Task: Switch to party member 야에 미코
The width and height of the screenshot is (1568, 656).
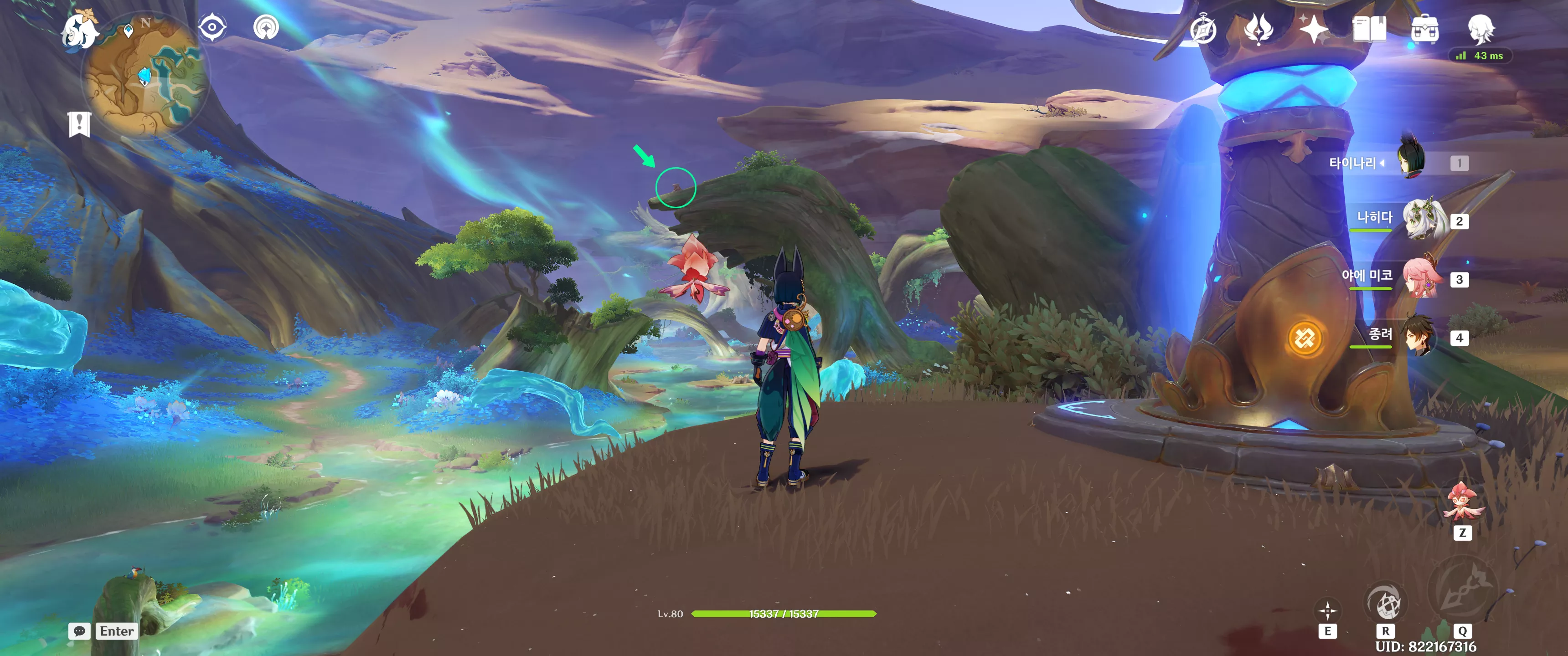Action: (1422, 277)
